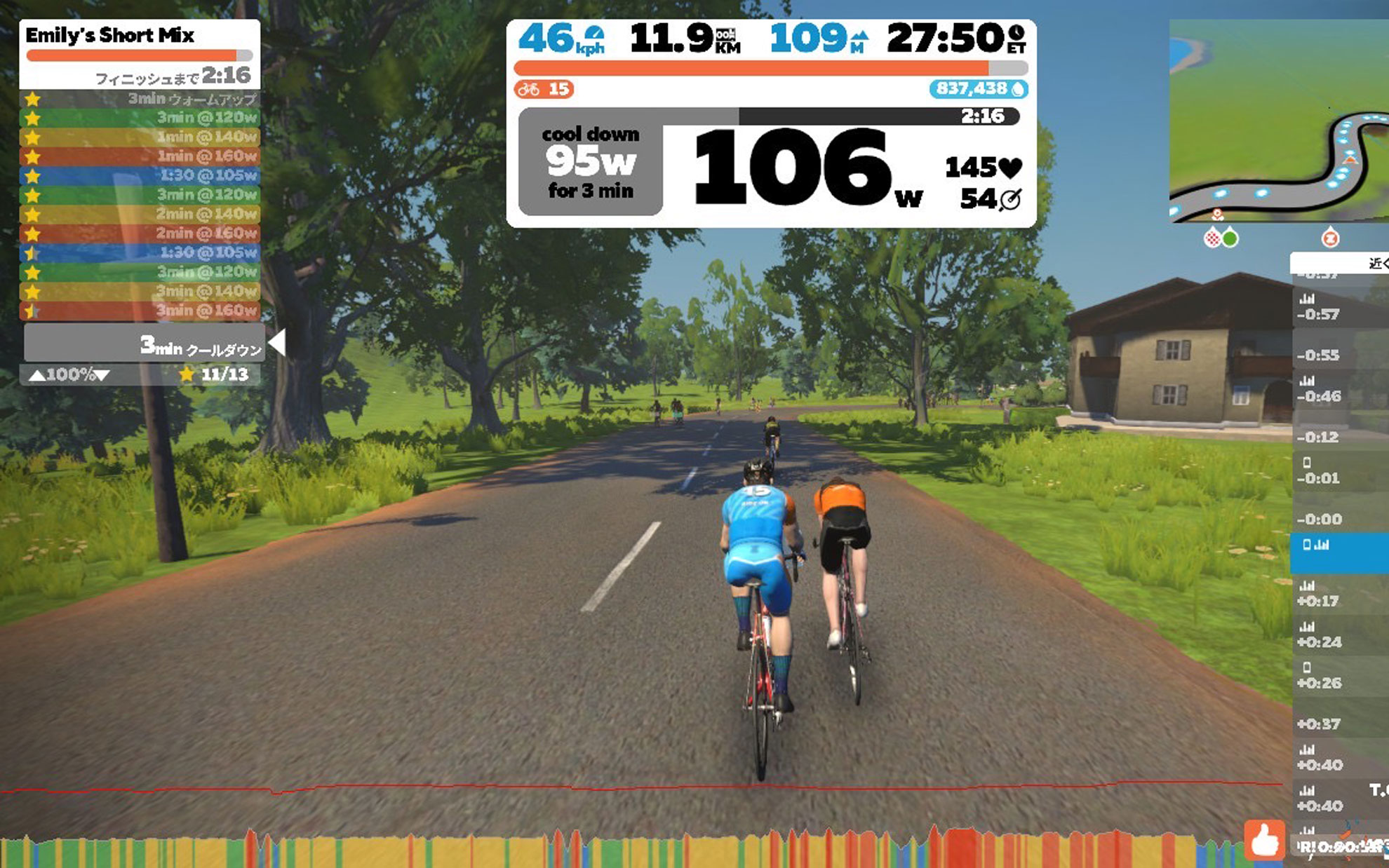Select the 3min ウォームアップ workout block
The height and width of the screenshot is (868, 1389).
(140, 99)
